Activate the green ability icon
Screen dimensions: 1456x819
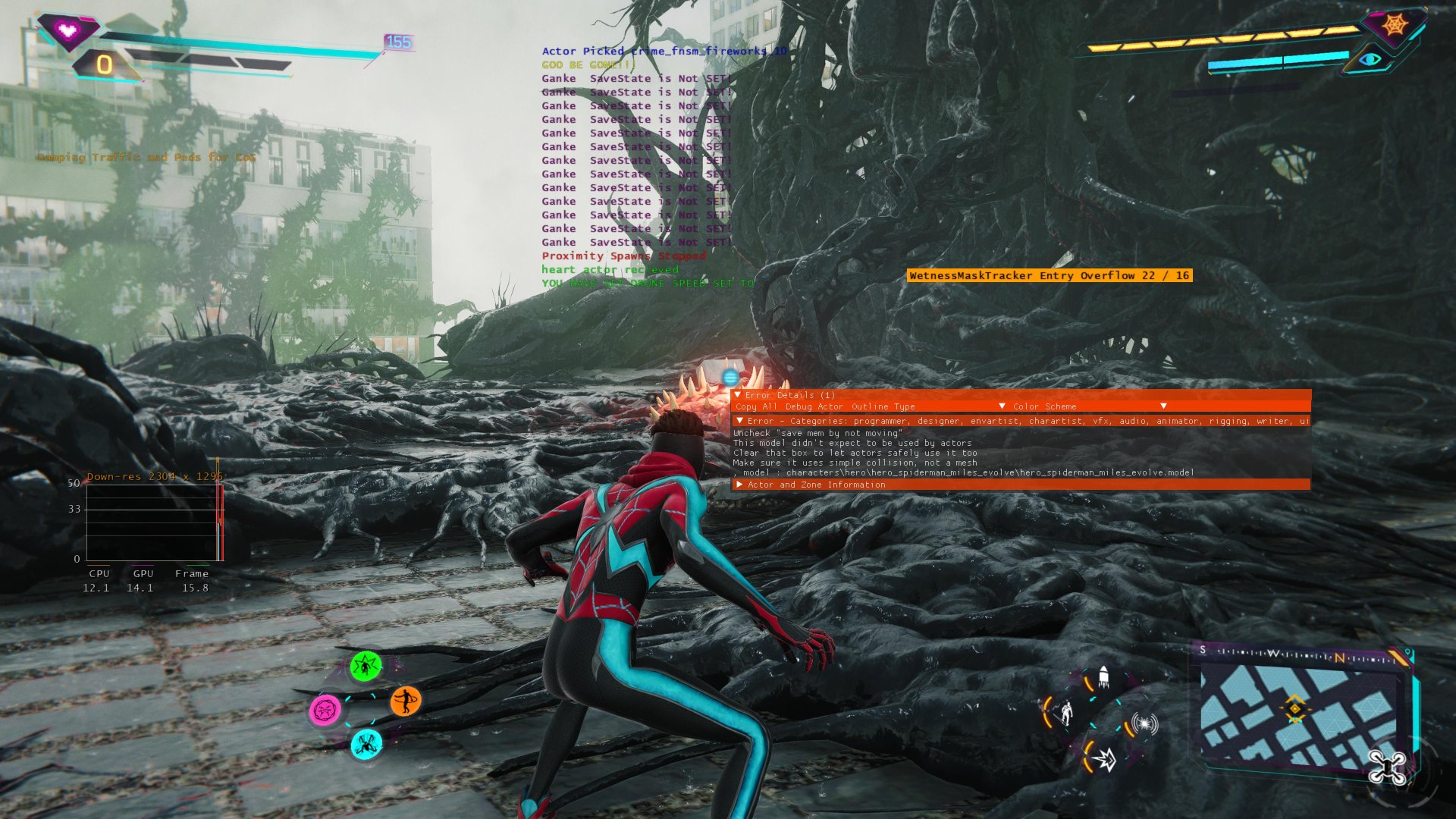coord(366,667)
